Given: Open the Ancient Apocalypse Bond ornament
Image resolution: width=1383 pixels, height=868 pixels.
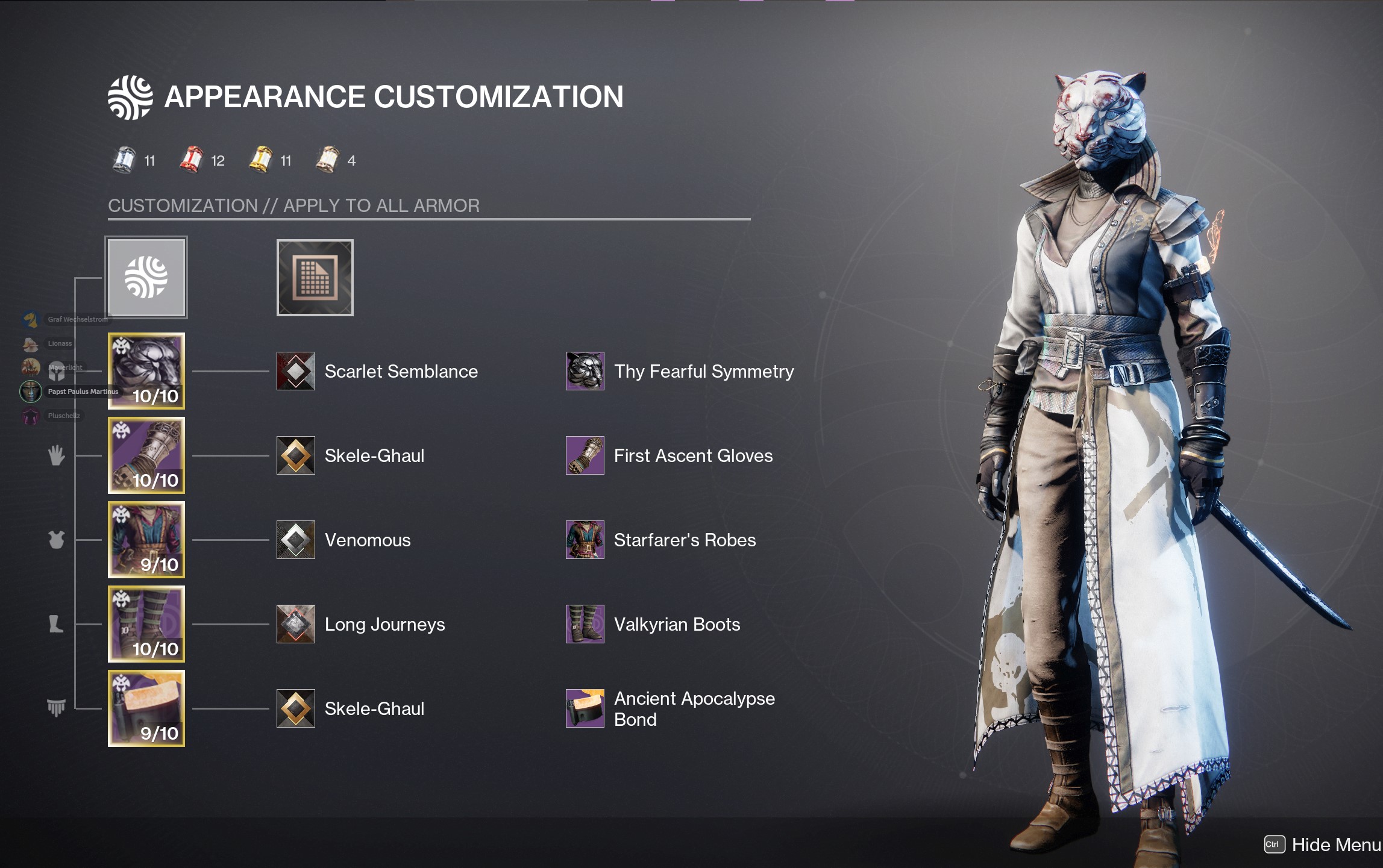Looking at the screenshot, I should (x=585, y=708).
